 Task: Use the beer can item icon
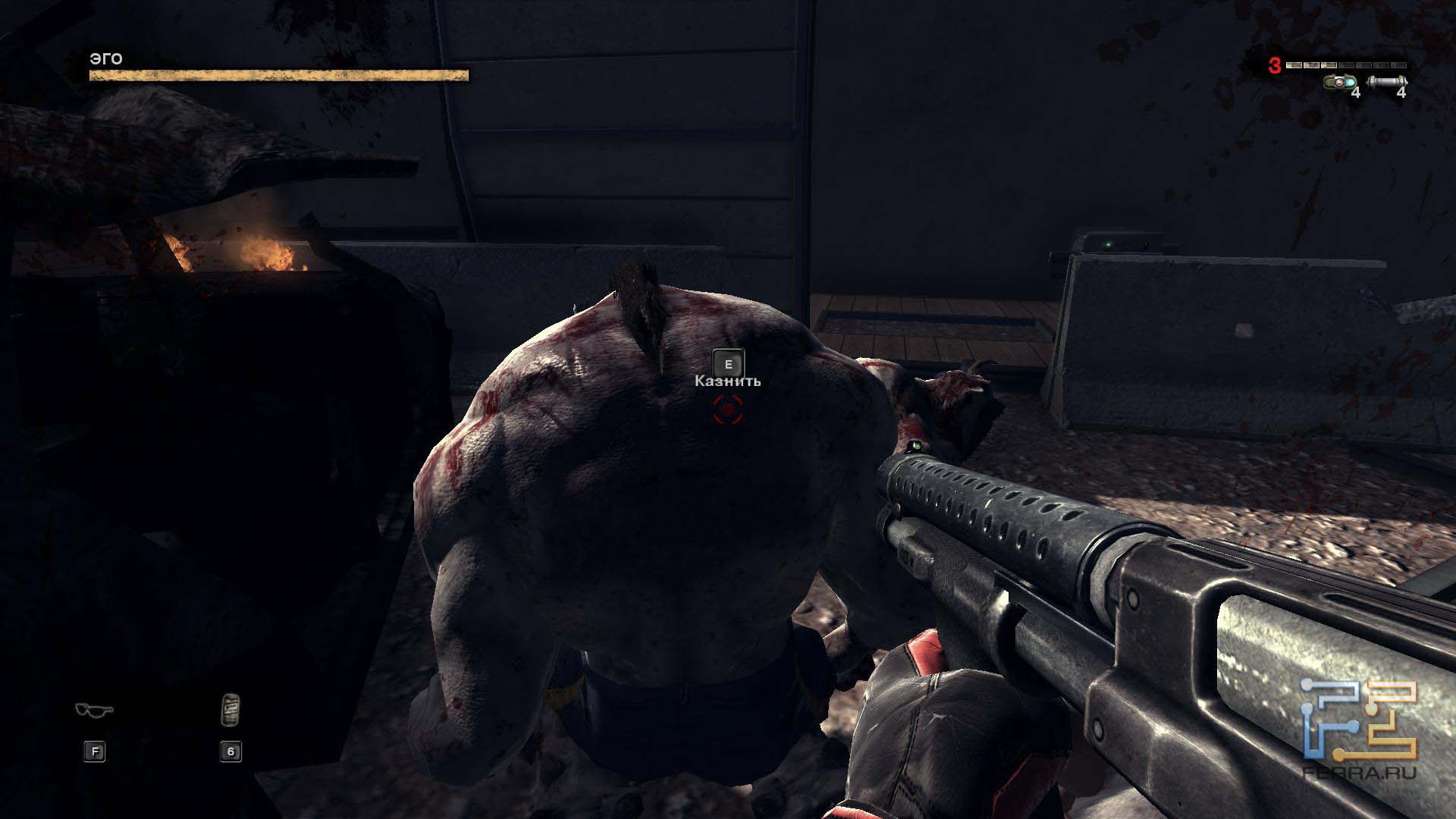coord(231,710)
